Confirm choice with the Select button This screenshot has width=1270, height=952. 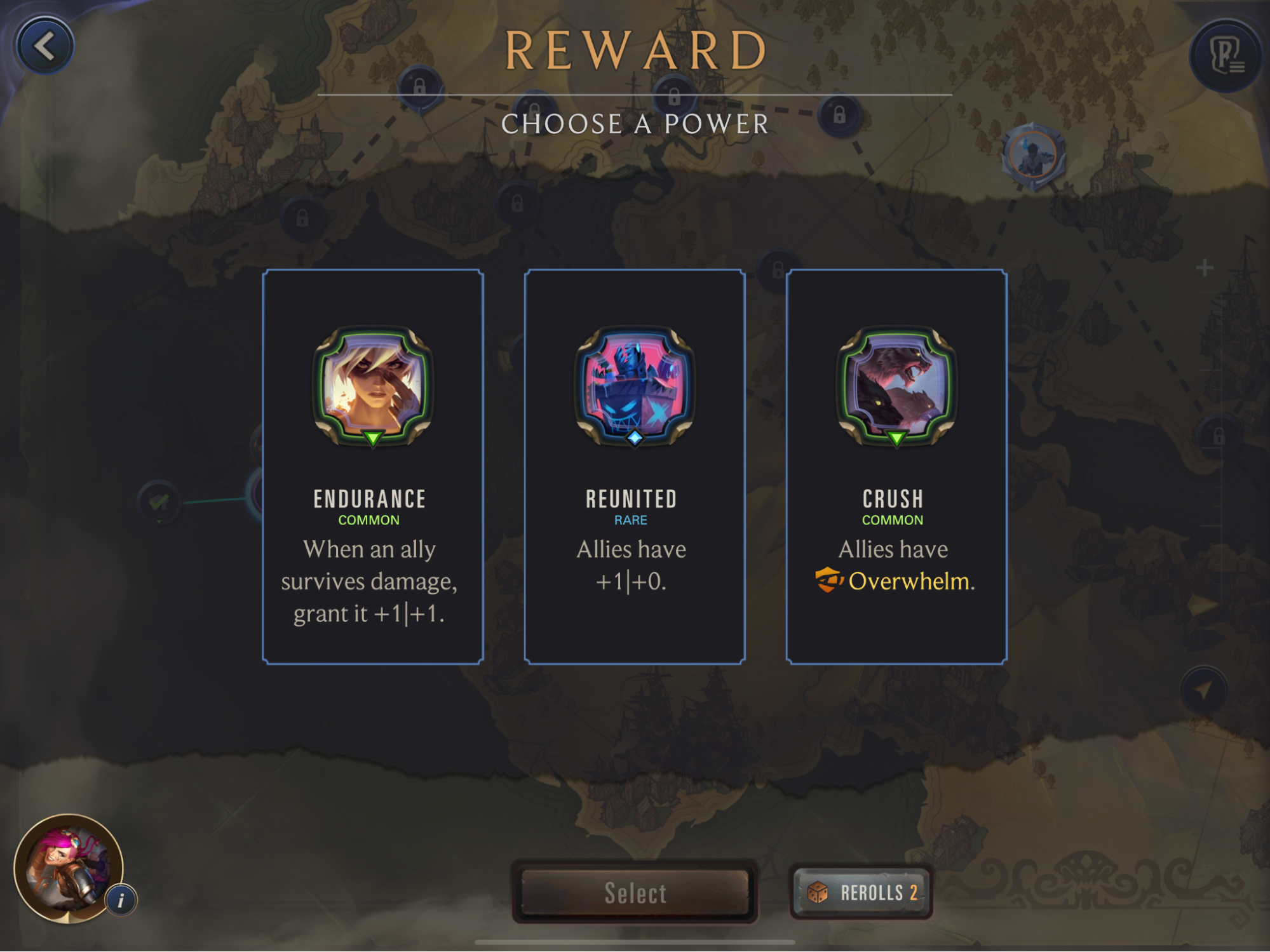[x=635, y=892]
